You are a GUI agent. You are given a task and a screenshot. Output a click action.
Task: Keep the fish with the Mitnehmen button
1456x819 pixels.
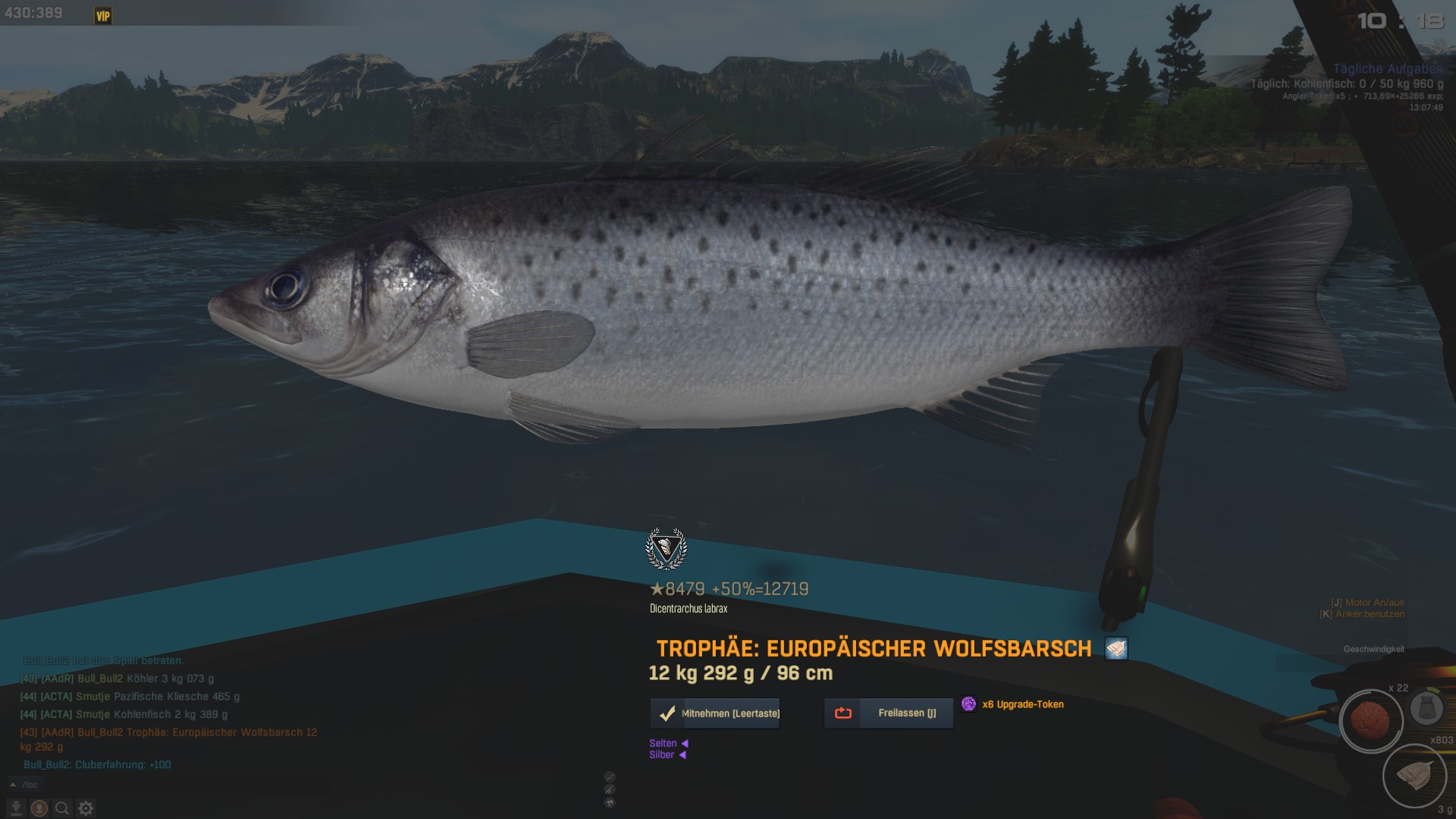click(715, 714)
